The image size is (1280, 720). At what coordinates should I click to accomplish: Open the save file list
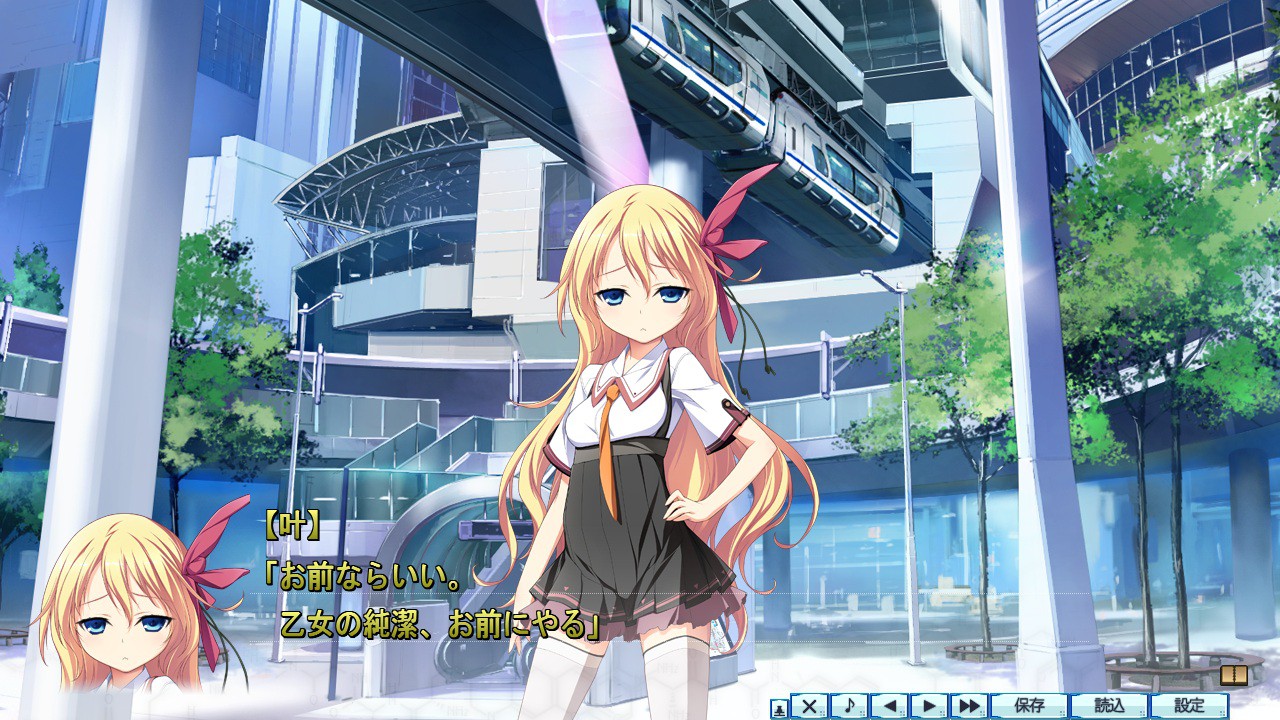click(x=1028, y=706)
